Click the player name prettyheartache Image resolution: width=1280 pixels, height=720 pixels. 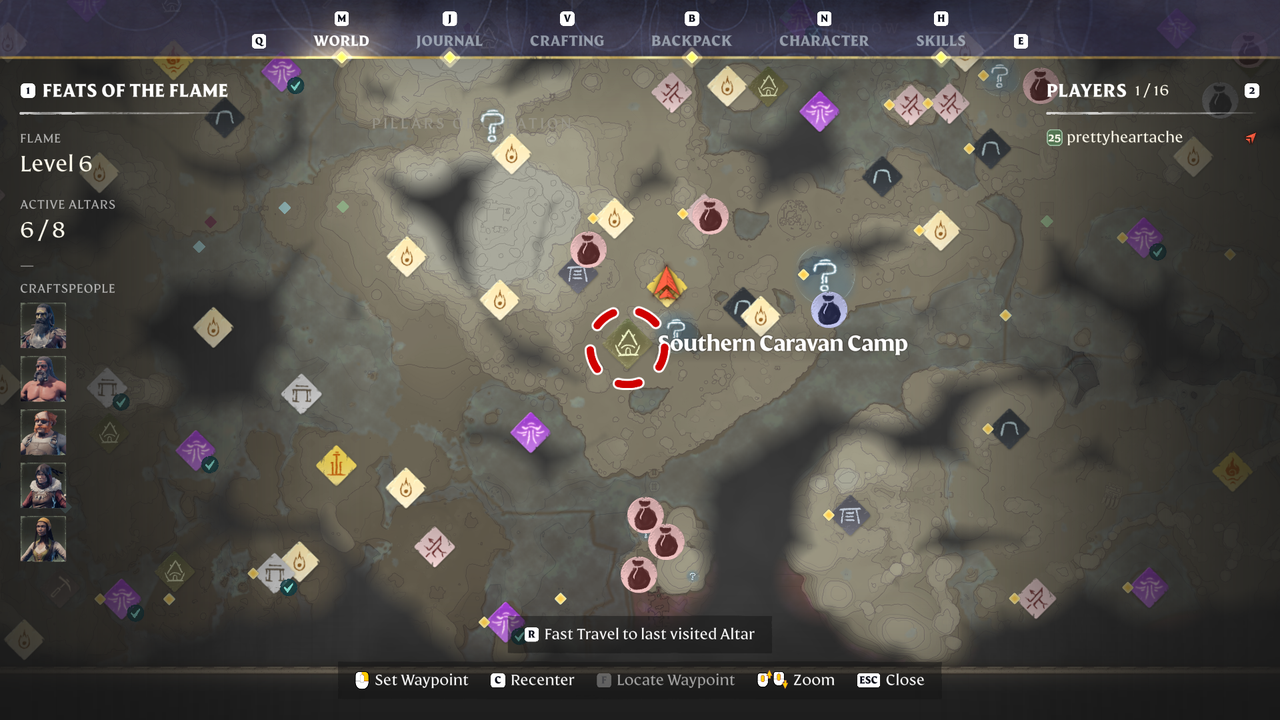[1125, 137]
